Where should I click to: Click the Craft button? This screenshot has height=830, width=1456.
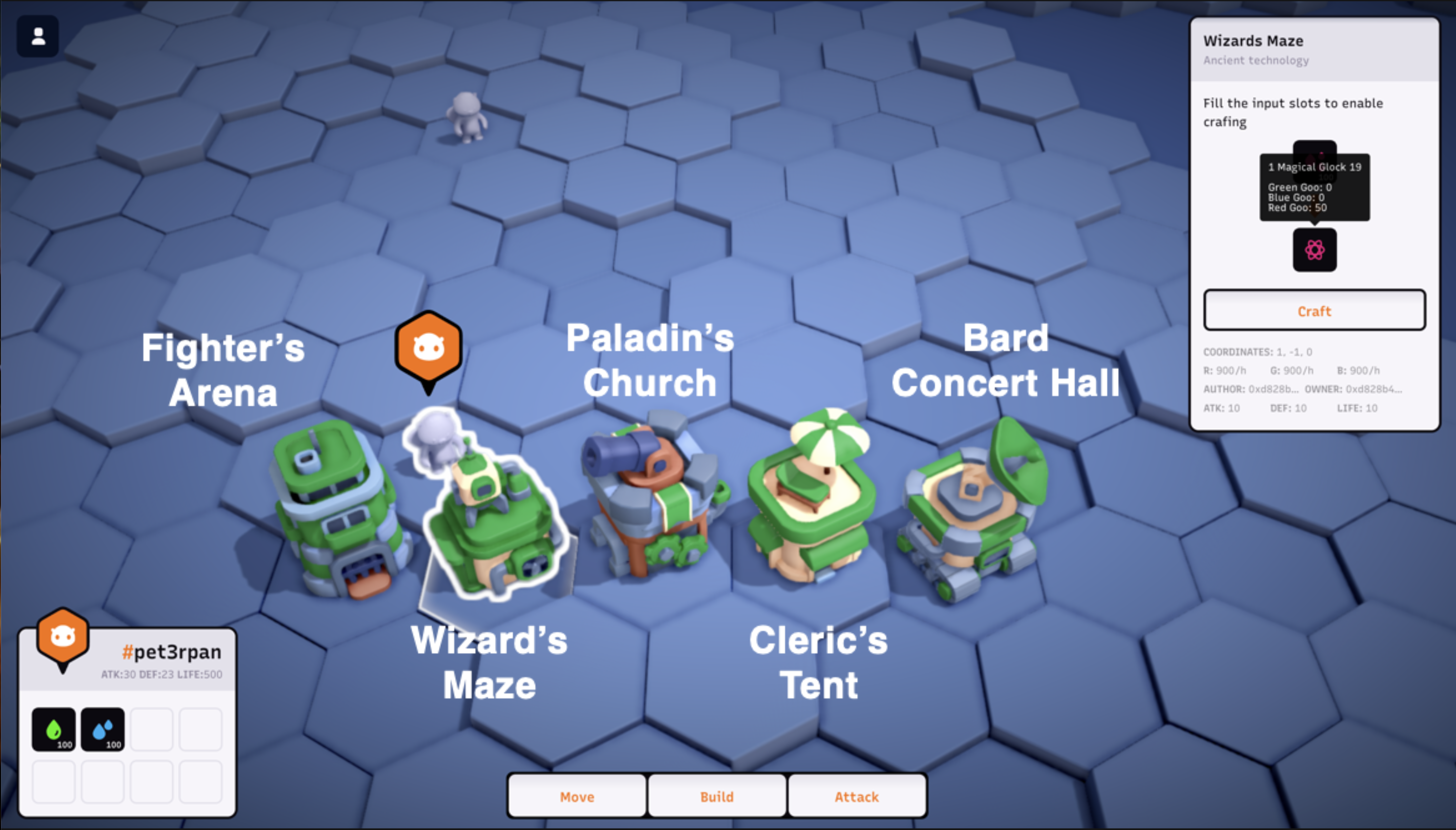click(1314, 311)
